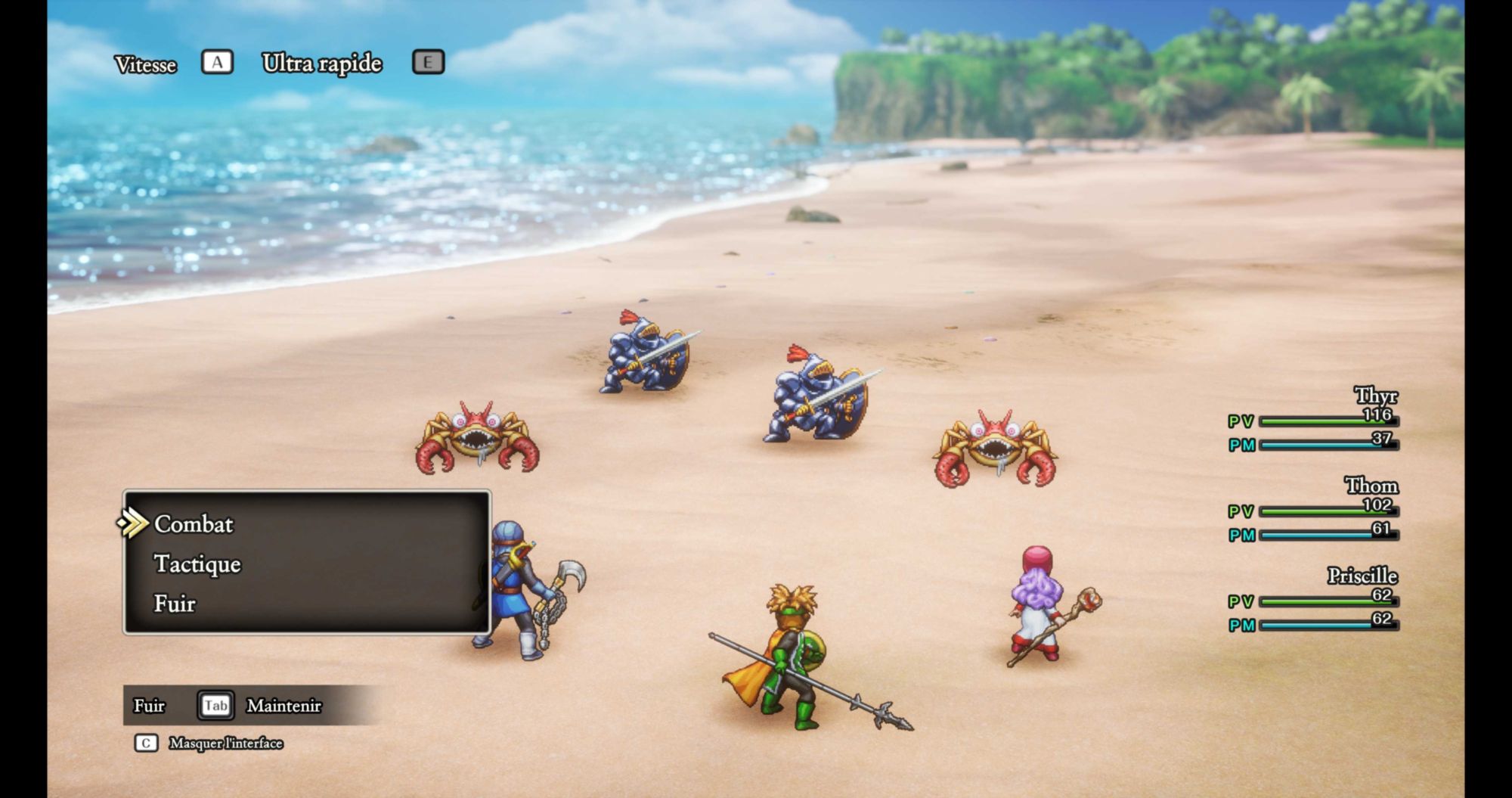This screenshot has height=798, width=1512.
Task: Pick Fuir to flee the battle
Action: point(175,604)
